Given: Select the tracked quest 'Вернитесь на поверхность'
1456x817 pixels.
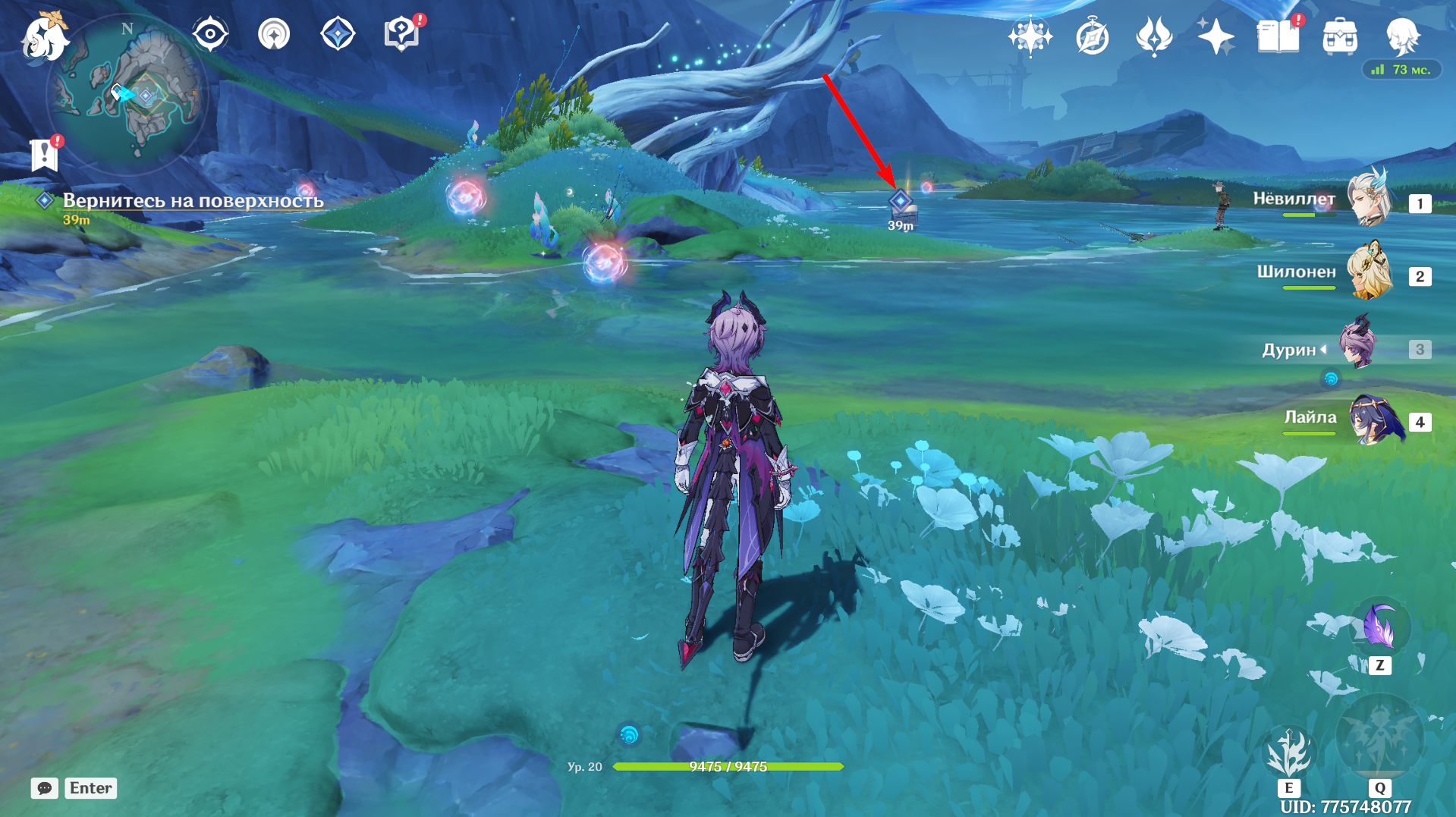Looking at the screenshot, I should (193, 201).
